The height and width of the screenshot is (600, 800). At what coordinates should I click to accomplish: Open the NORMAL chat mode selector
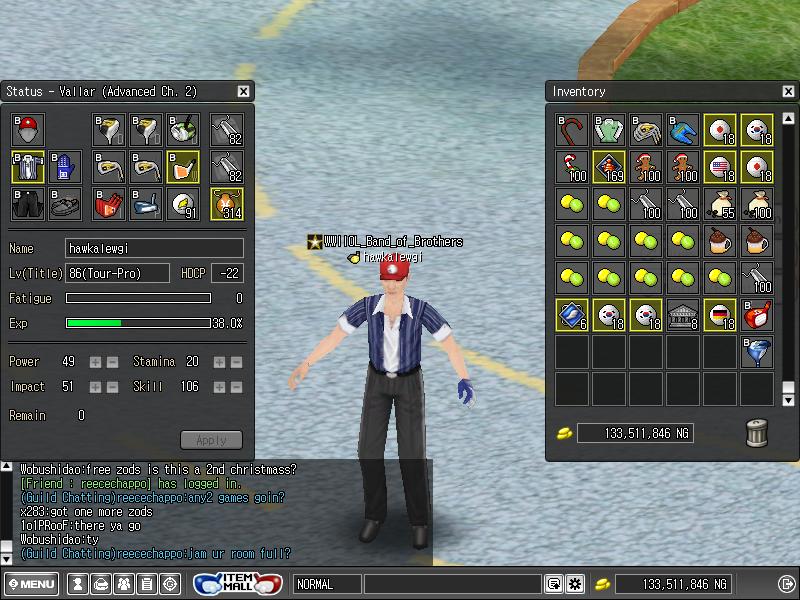tap(327, 584)
